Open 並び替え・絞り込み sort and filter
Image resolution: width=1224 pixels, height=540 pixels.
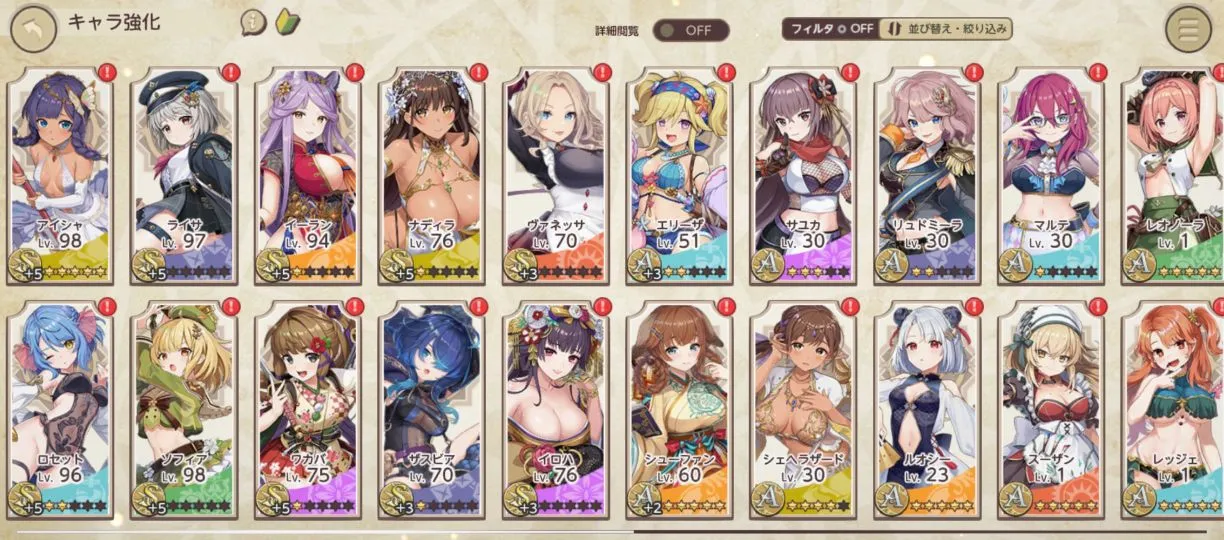coord(946,28)
